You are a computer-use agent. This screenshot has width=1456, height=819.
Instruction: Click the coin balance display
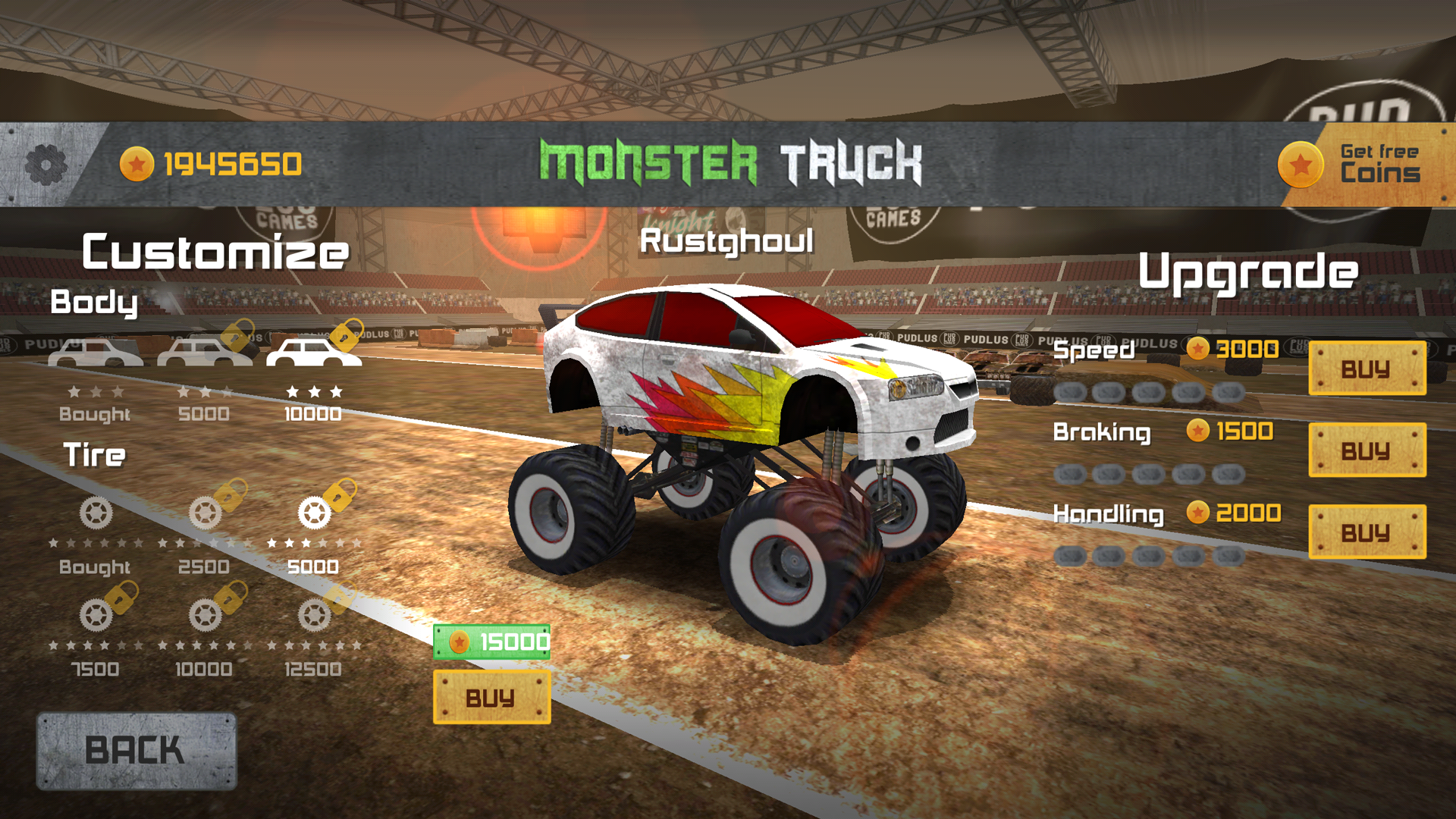click(212, 162)
